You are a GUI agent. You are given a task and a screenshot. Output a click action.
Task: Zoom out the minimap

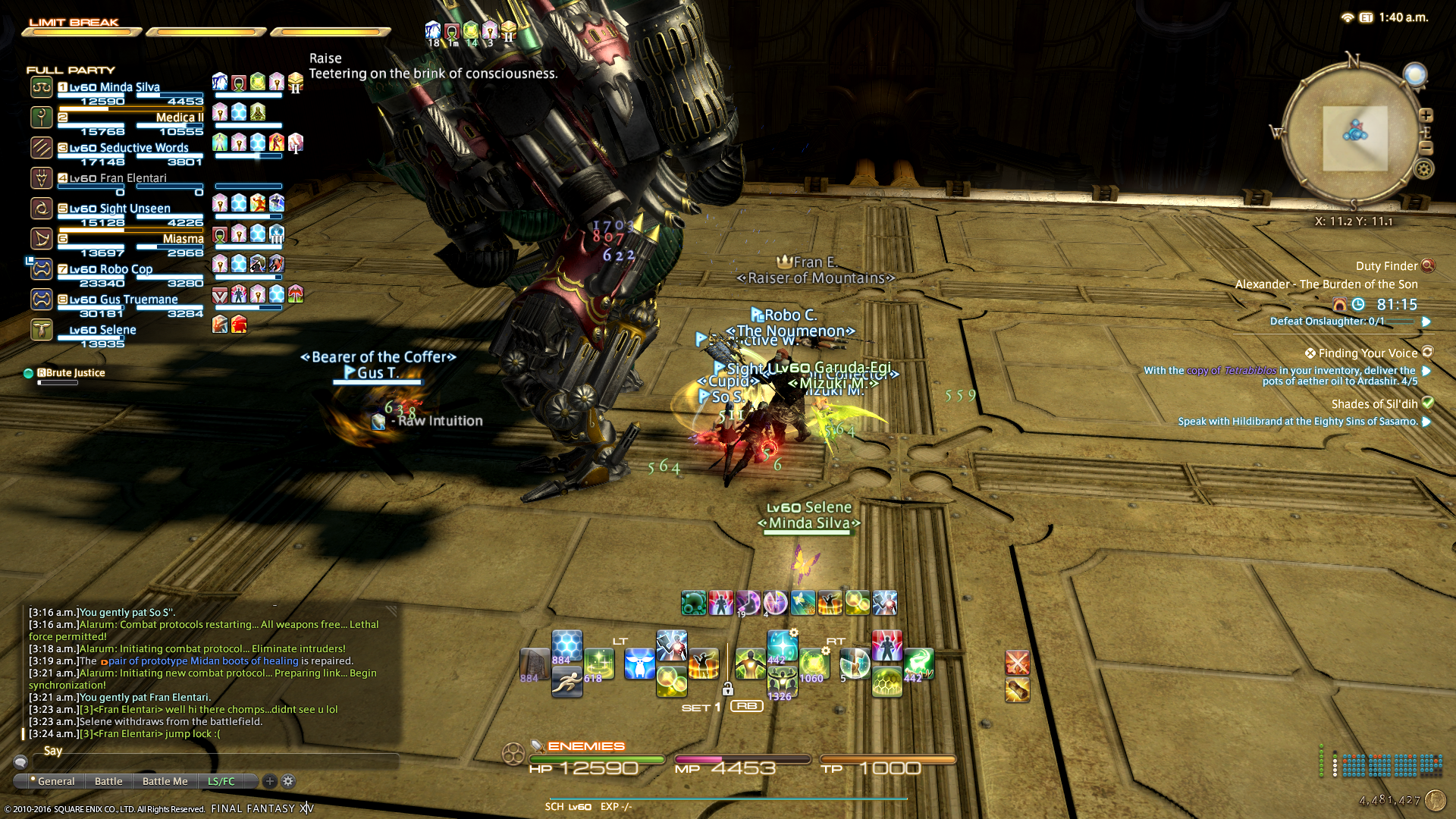tap(1426, 148)
